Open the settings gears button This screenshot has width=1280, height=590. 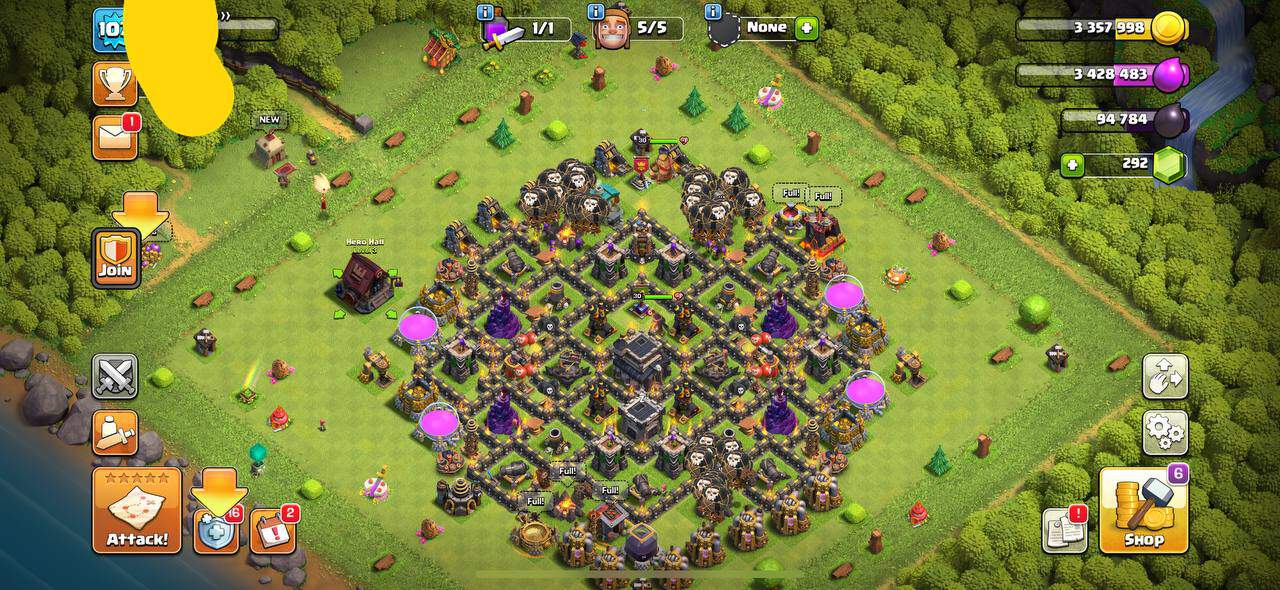pos(1165,433)
